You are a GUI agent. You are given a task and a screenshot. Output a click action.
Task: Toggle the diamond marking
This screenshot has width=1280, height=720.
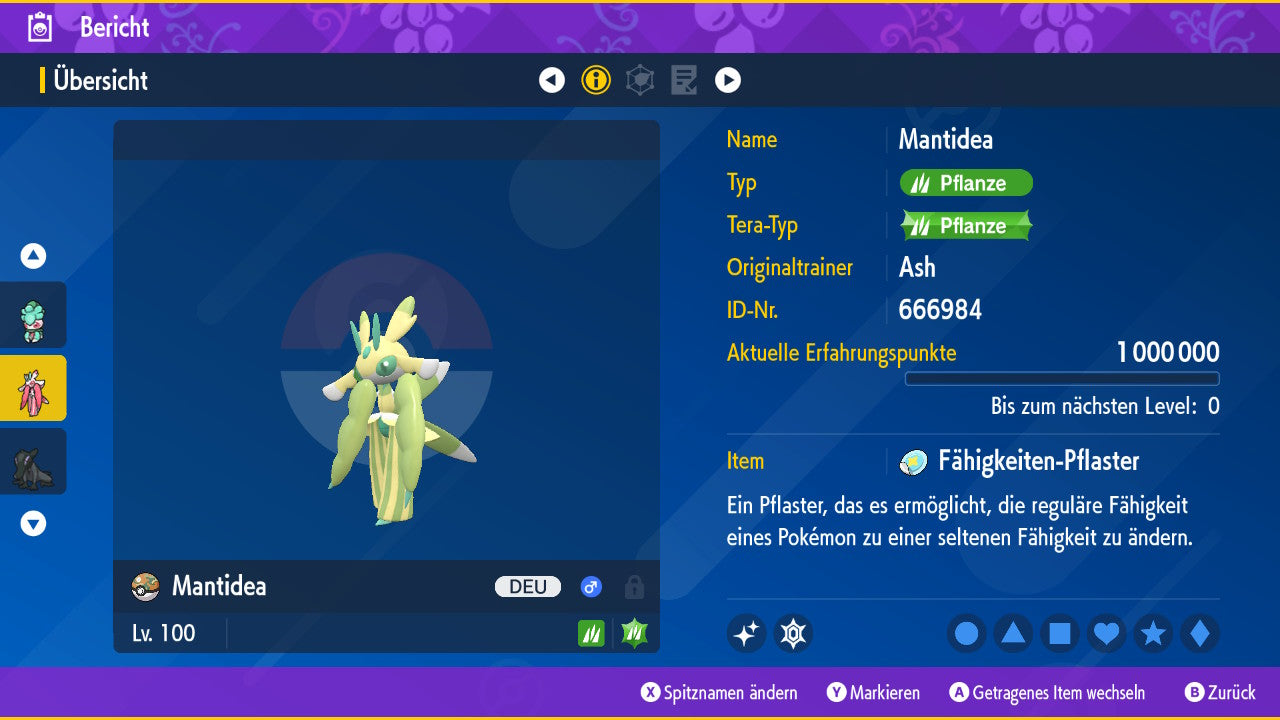[x=1200, y=634]
